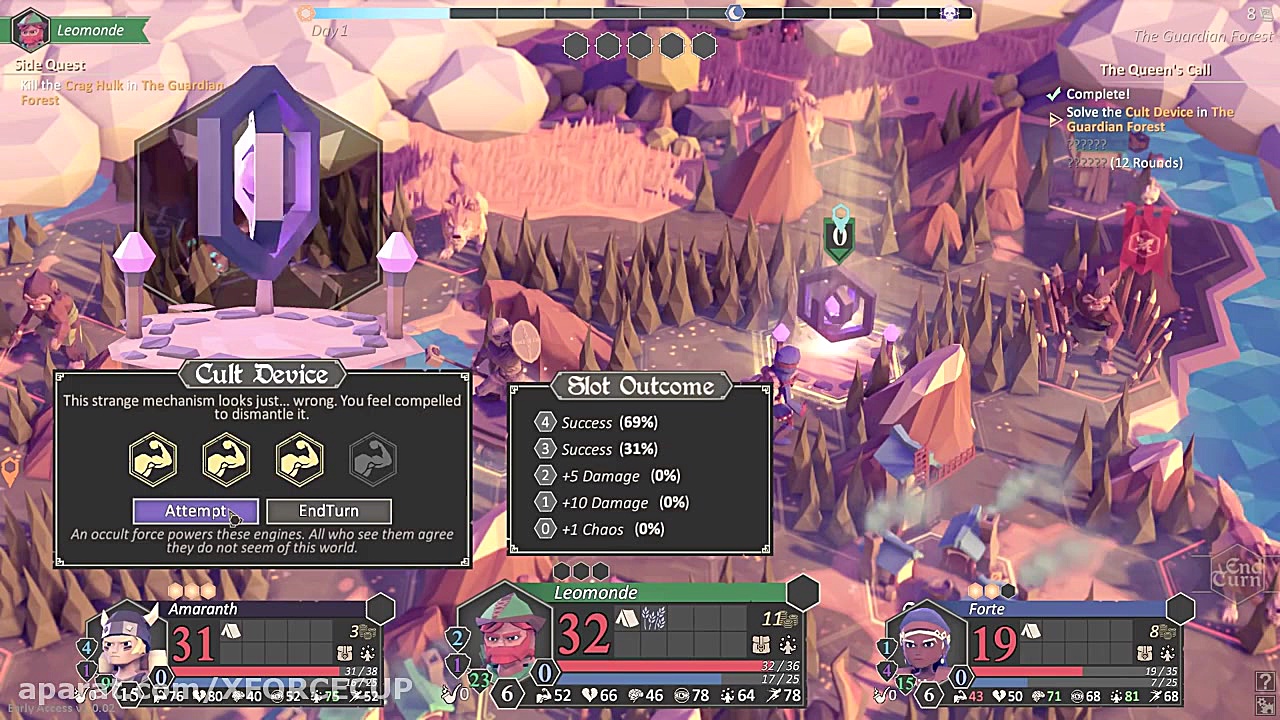Open Leomonde's backpack icon
This screenshot has width=1280, height=720.
760,645
